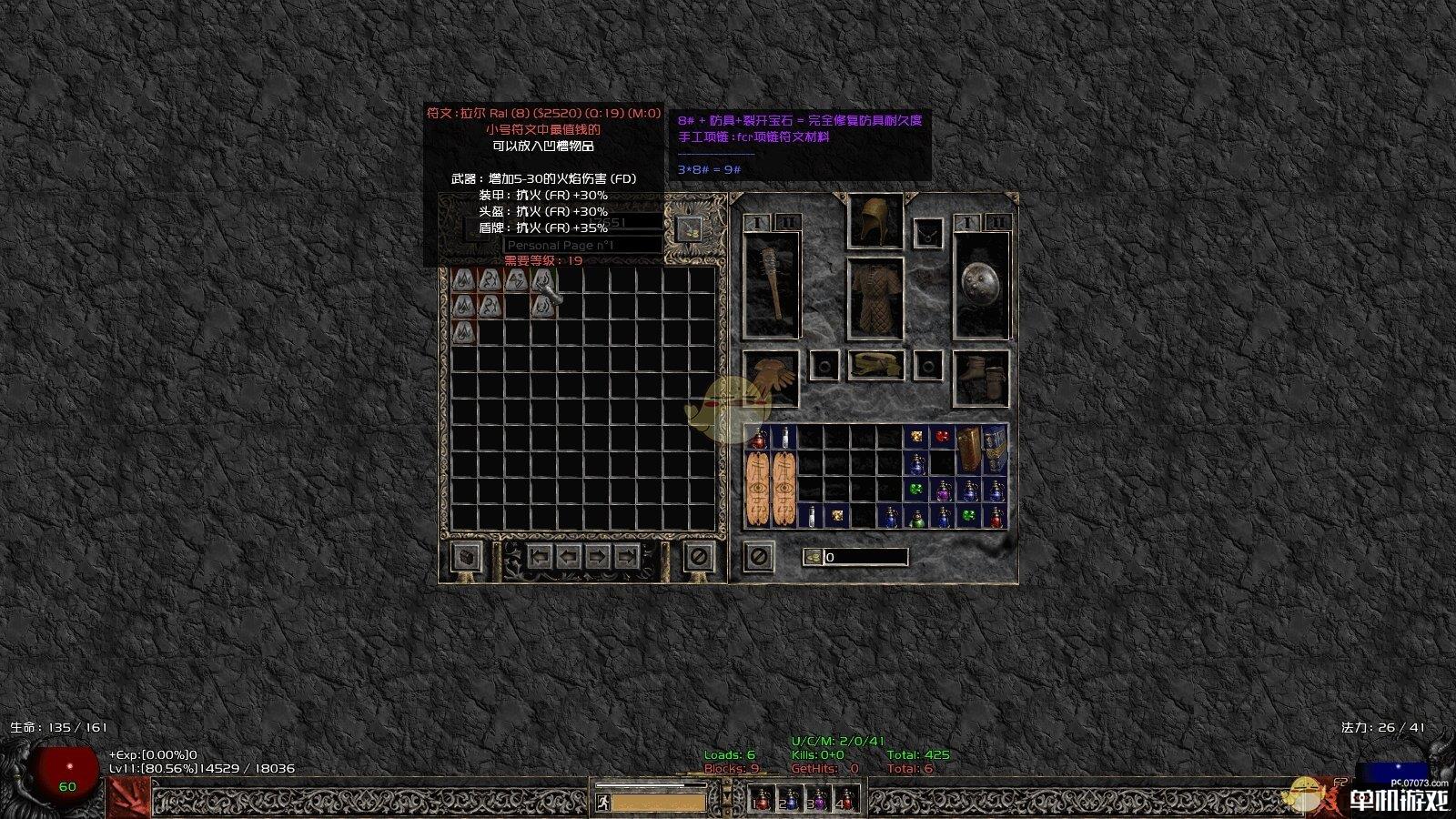Pick up the equipped belt
The height and width of the screenshot is (819, 1456).
(875, 366)
